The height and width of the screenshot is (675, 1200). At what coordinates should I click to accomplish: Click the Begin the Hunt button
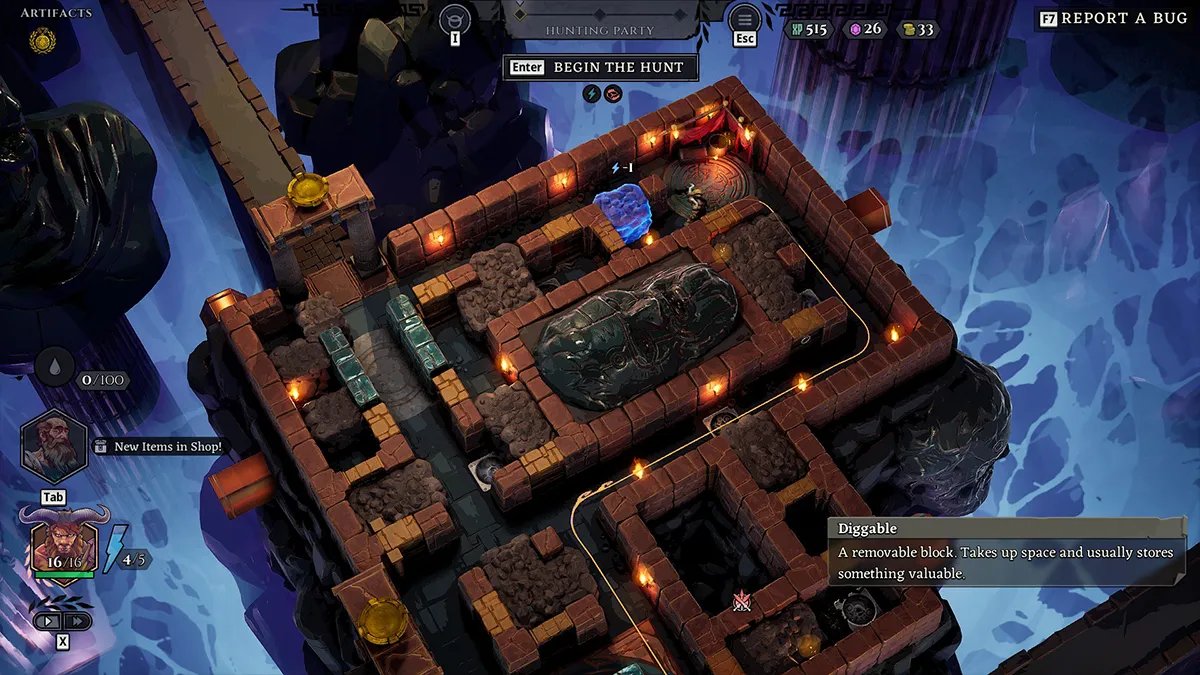coord(600,67)
